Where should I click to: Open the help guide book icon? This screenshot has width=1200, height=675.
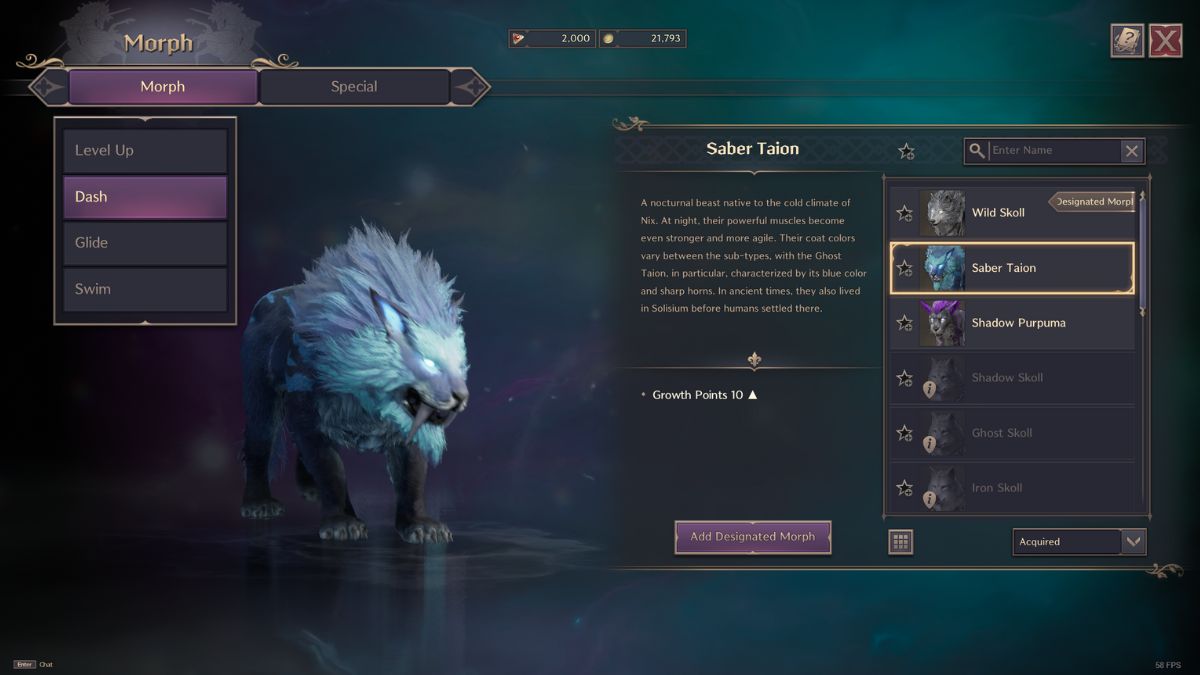pyautogui.click(x=1127, y=41)
